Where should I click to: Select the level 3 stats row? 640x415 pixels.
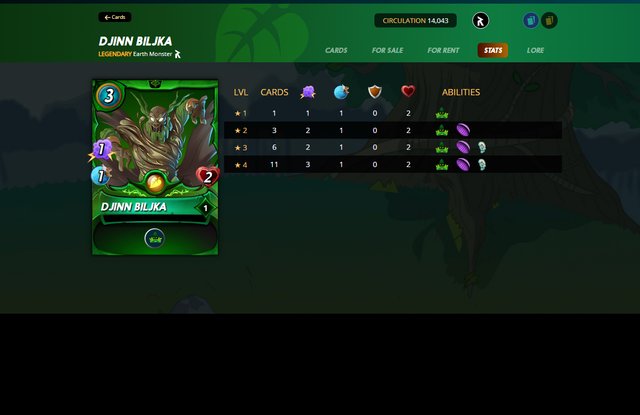pyautogui.click(x=391, y=147)
